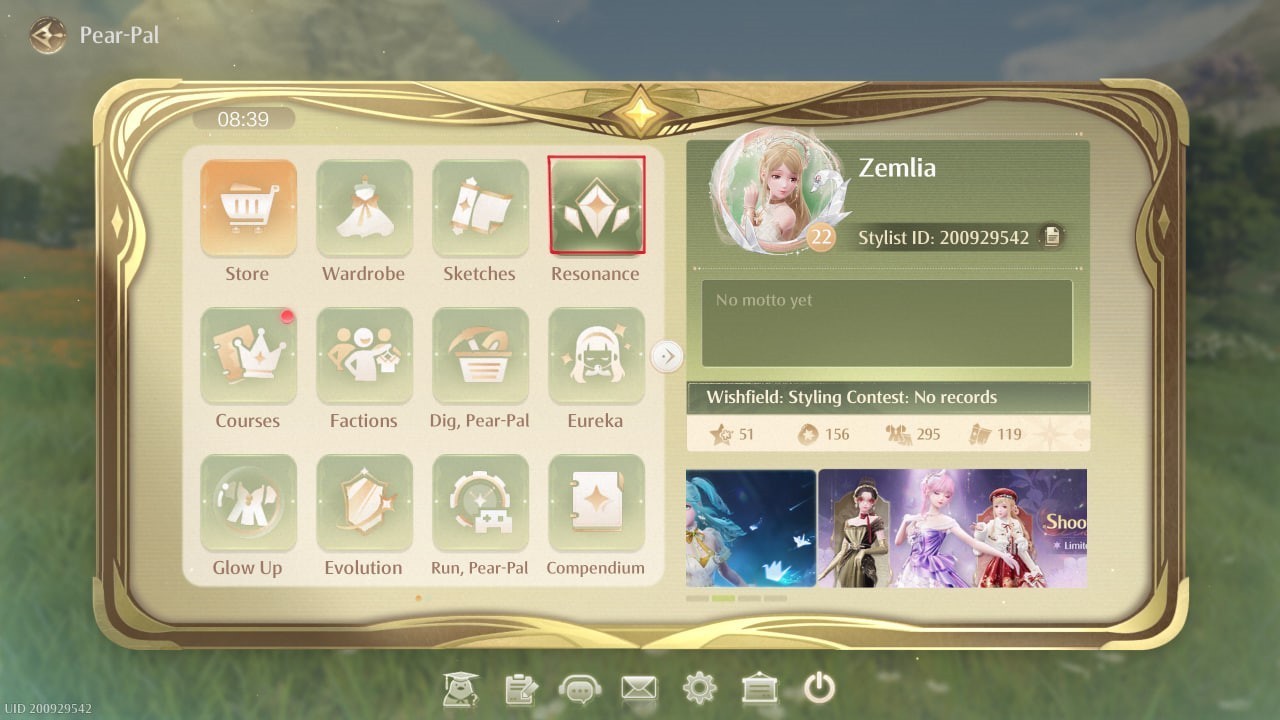Click the back arrow beside Pear-Pal
This screenshot has height=720, width=1280.
point(46,36)
